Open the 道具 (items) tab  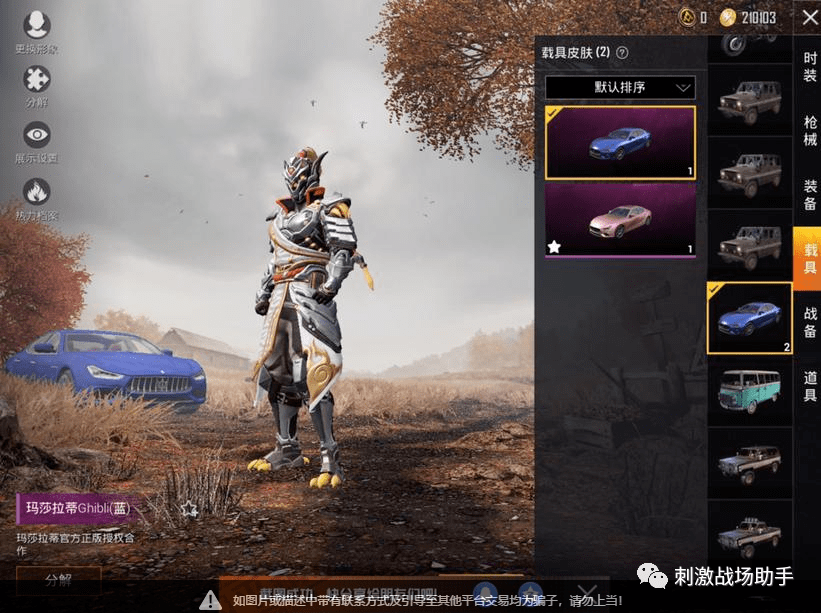809,386
